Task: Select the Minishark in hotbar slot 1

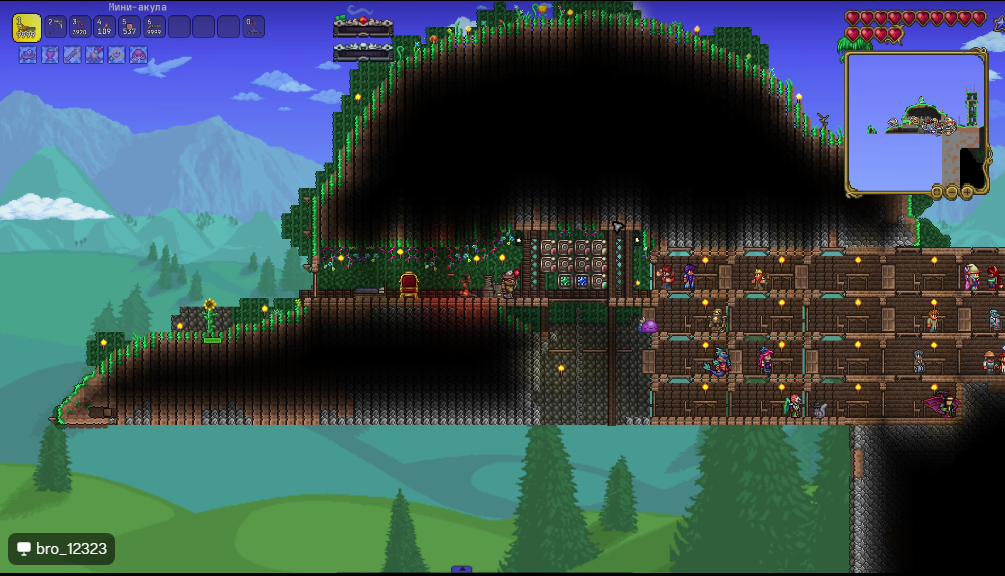Action: click(x=27, y=27)
